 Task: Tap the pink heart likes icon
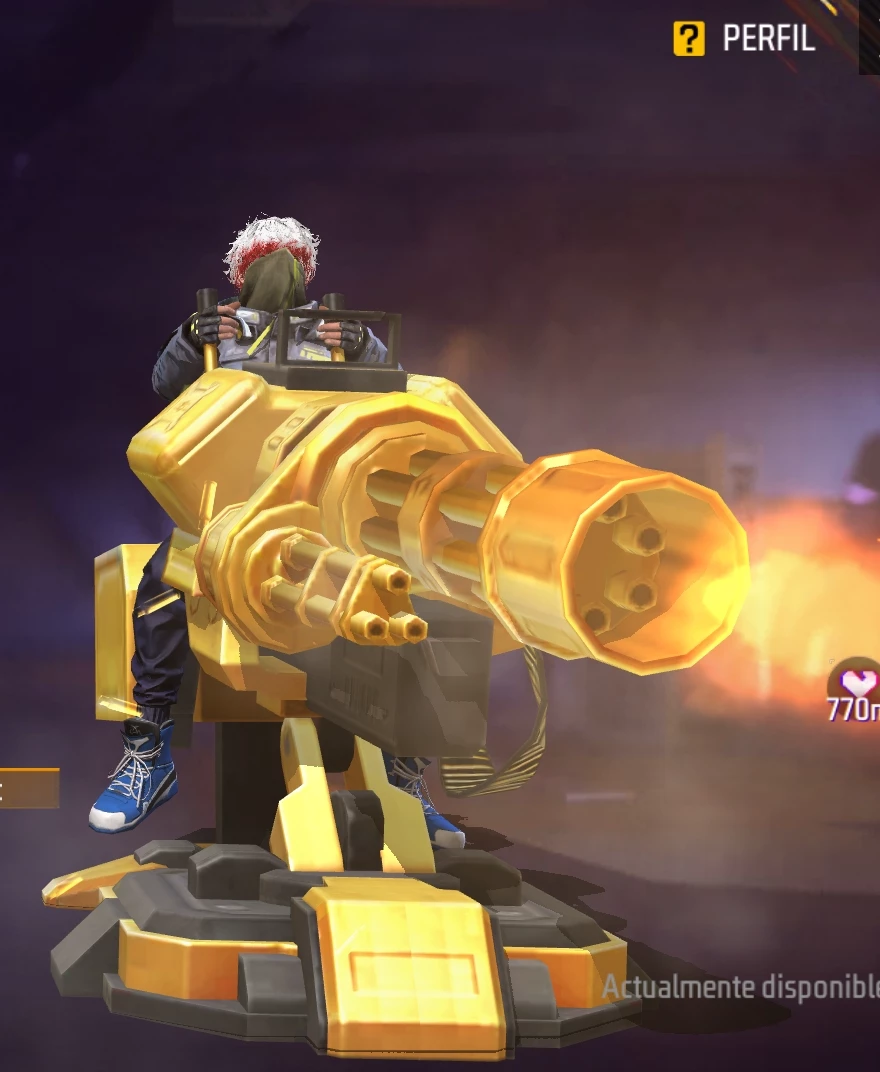(x=856, y=684)
